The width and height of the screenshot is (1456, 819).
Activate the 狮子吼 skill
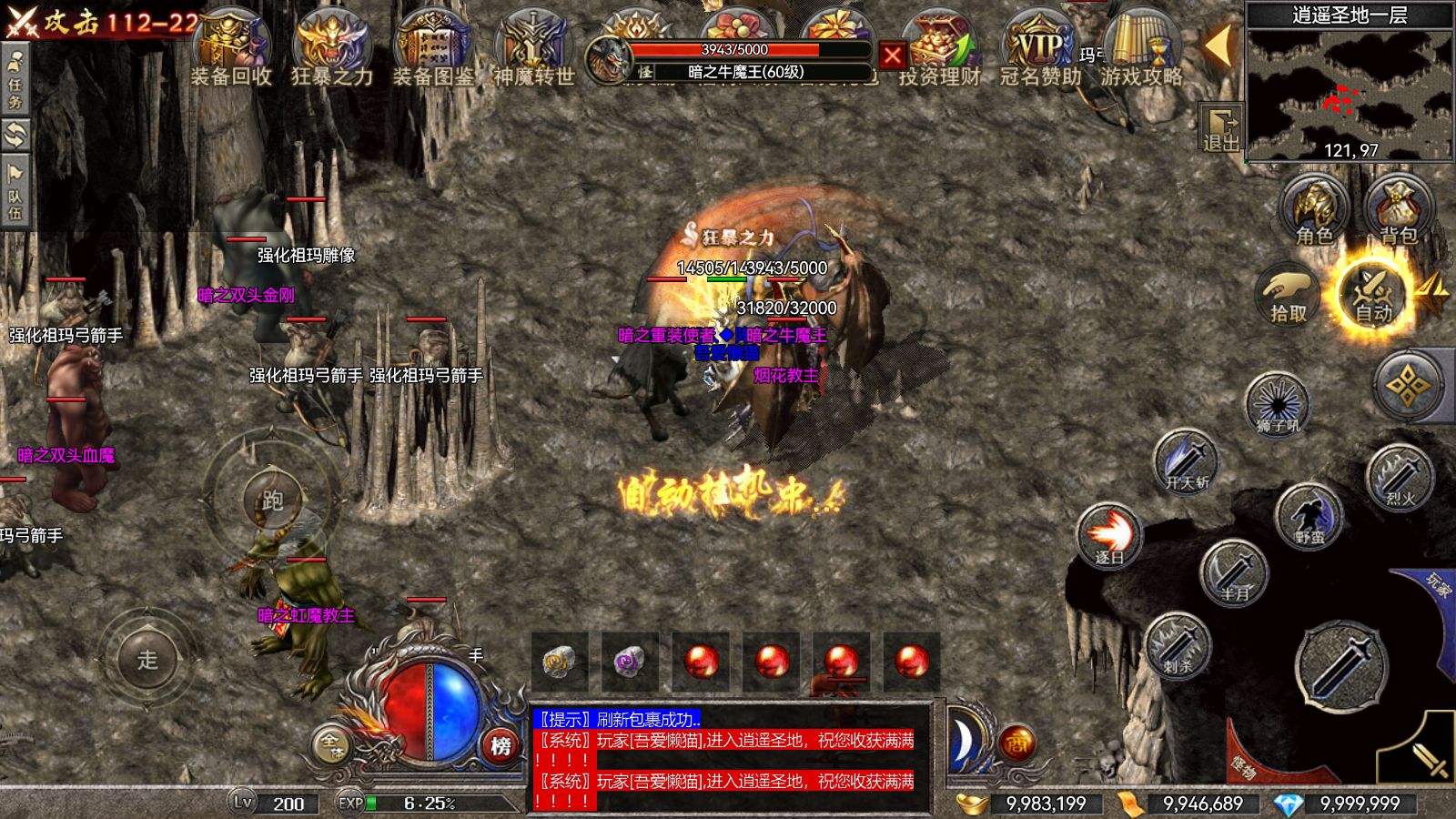(x=1277, y=403)
